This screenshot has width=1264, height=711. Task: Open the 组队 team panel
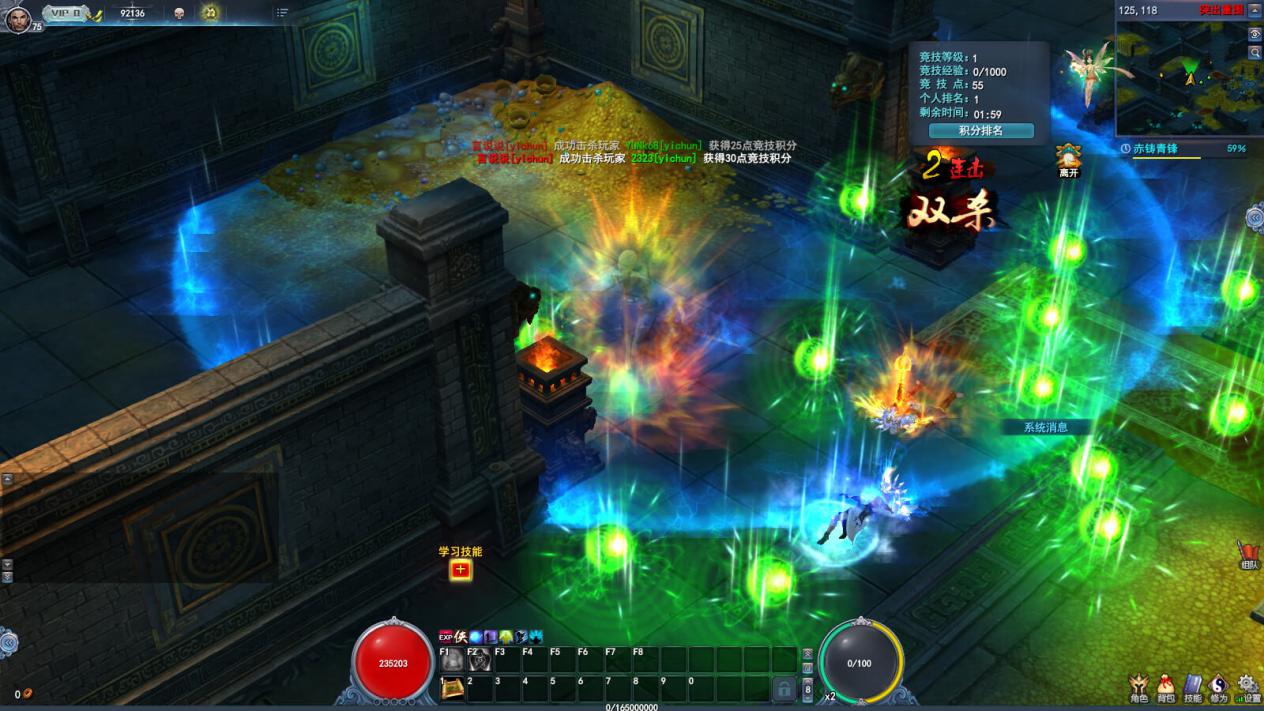(x=1249, y=555)
